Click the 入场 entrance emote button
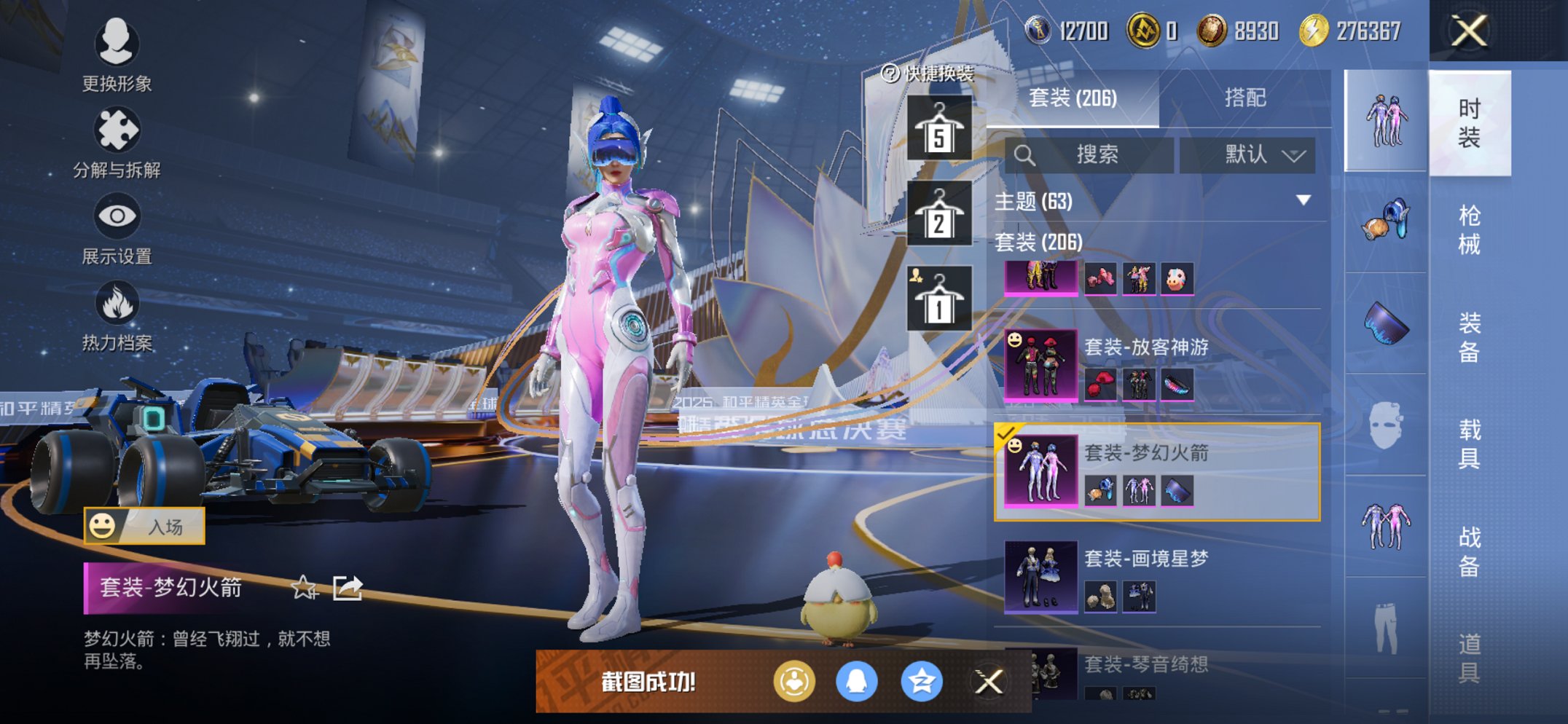This screenshot has width=1568, height=724. (x=144, y=526)
